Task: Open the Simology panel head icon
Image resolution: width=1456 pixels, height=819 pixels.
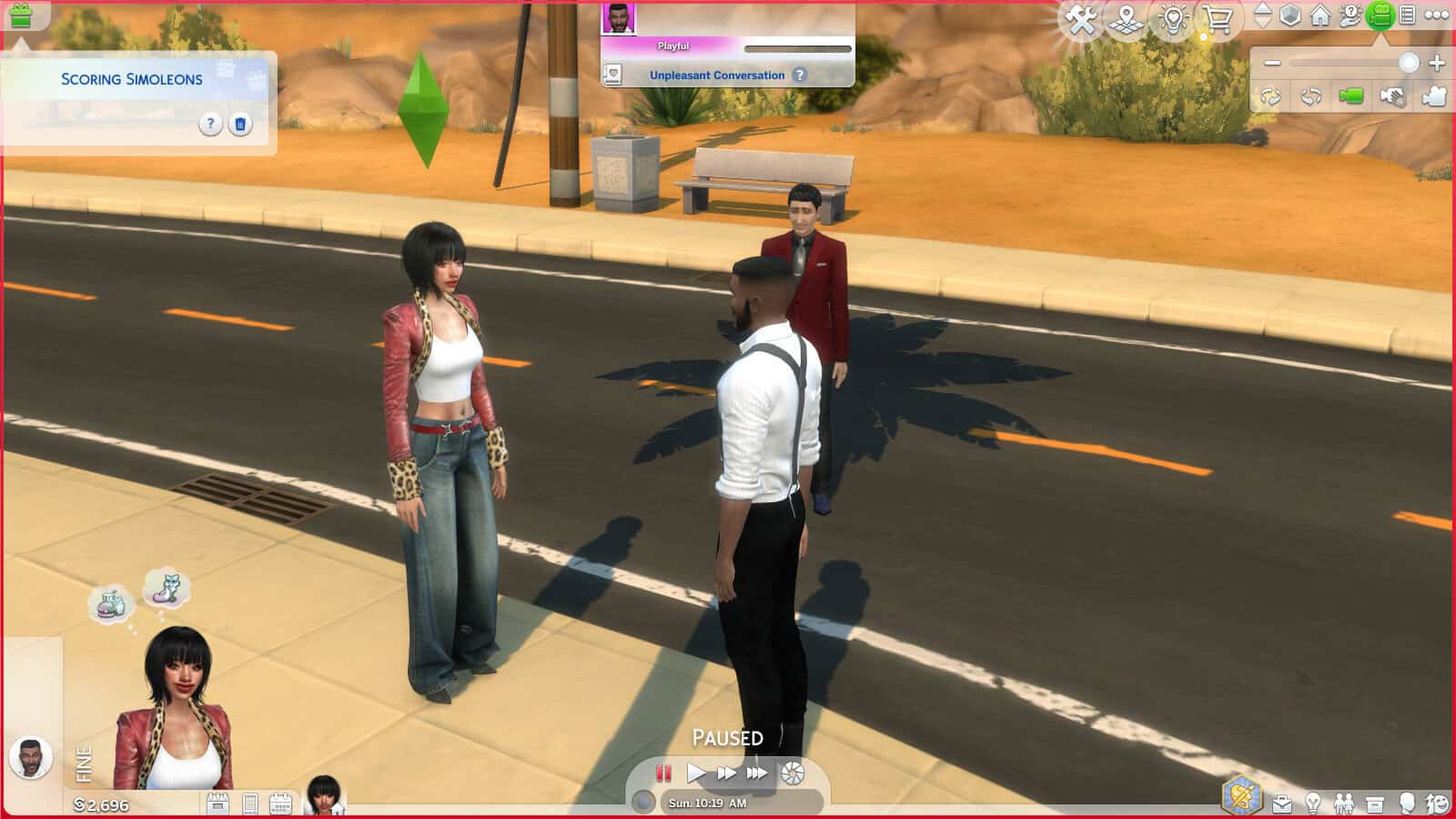Action: pyautogui.click(x=1407, y=801)
